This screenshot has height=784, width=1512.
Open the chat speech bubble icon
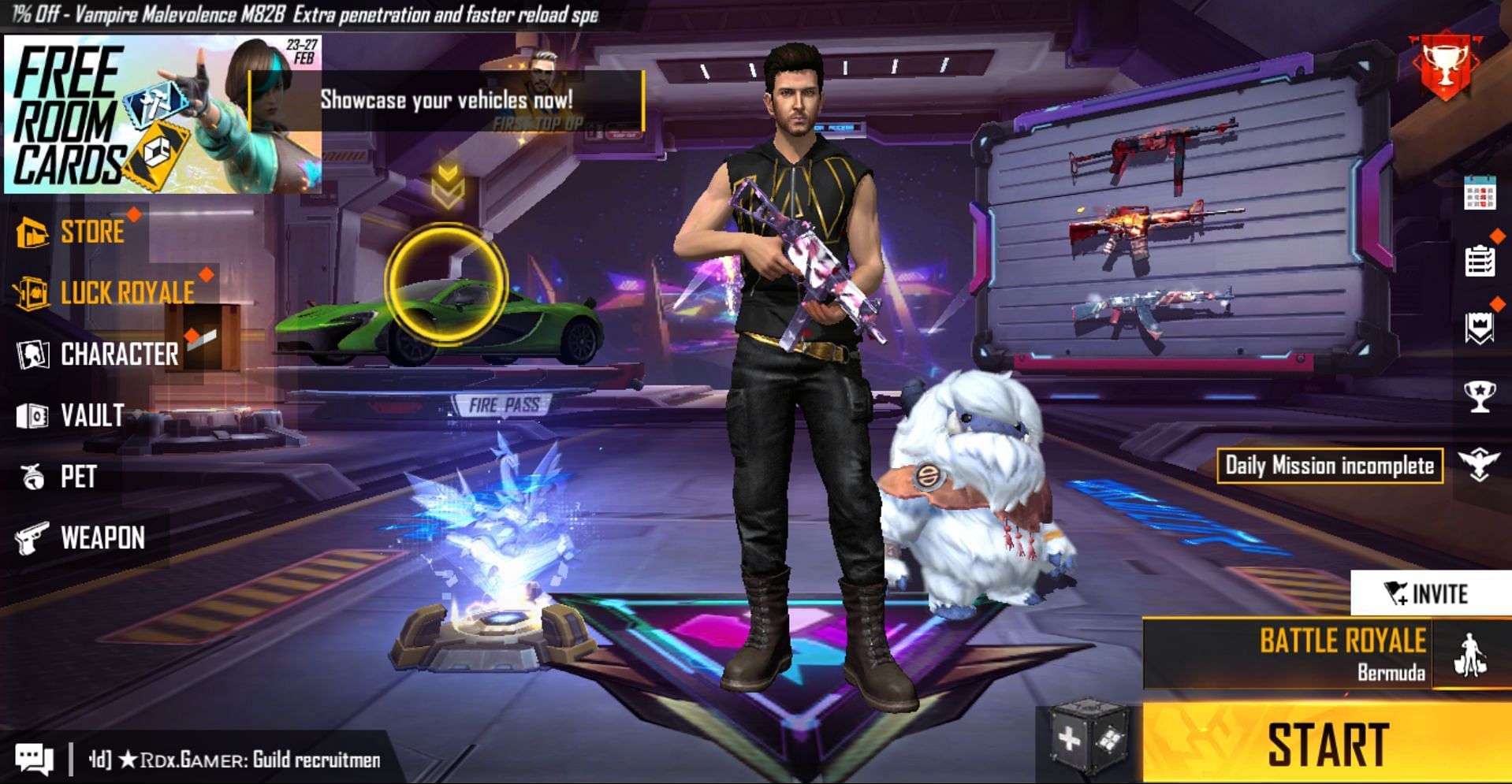(x=35, y=760)
